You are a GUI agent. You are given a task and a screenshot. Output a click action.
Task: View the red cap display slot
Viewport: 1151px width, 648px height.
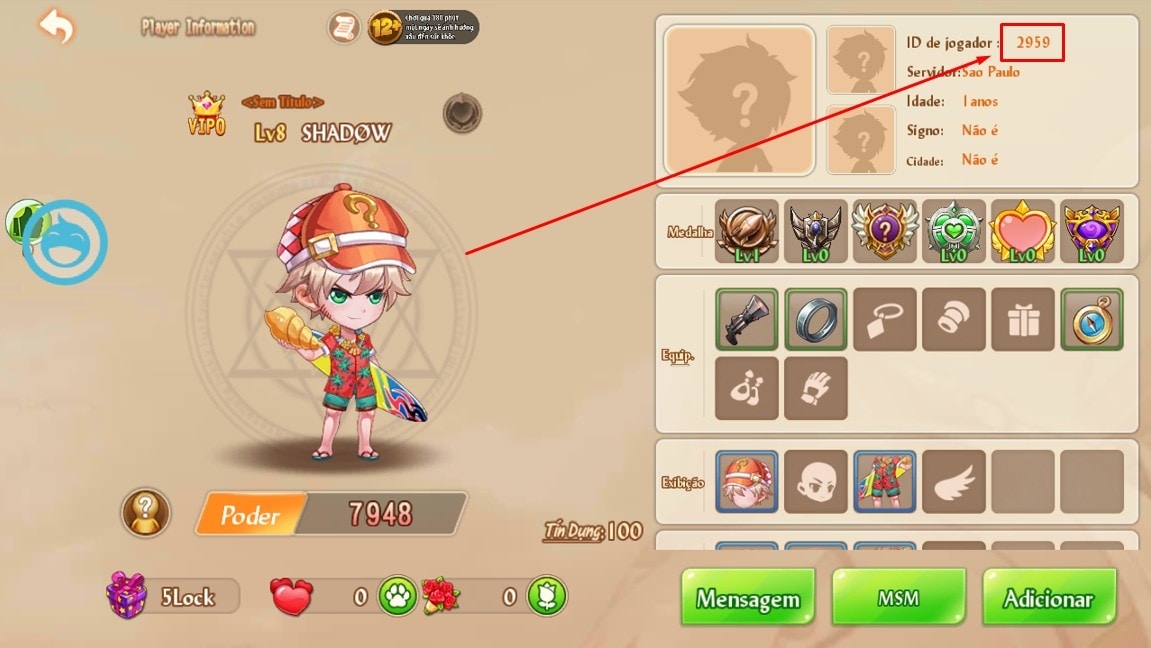pyautogui.click(x=747, y=481)
